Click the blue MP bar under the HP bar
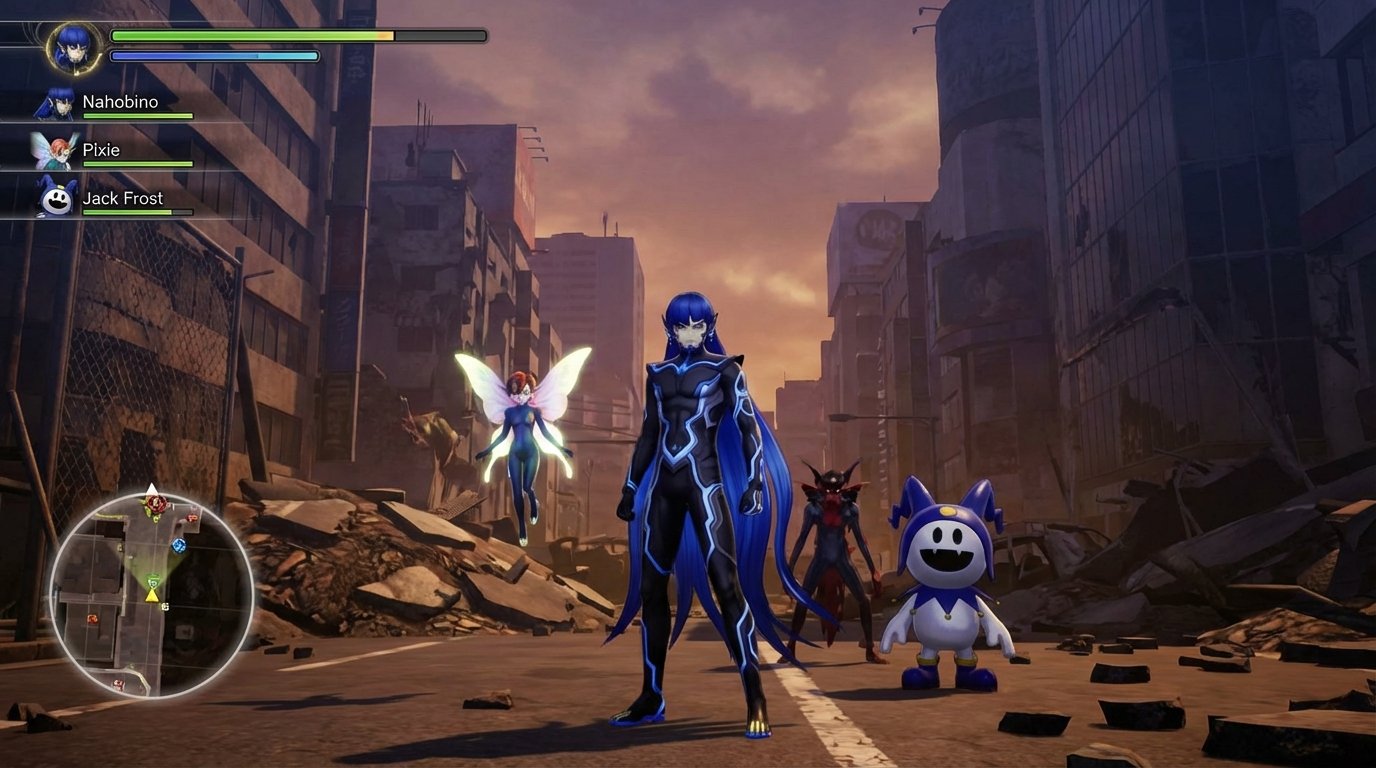 213,56
